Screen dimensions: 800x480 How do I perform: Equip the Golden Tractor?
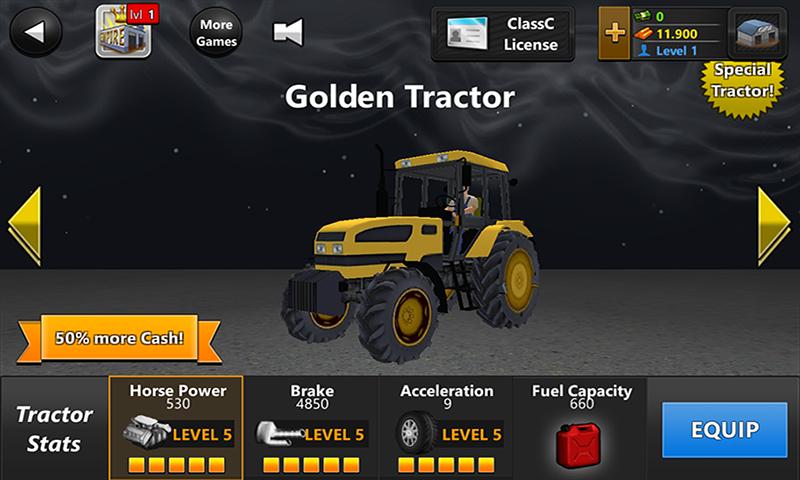tap(724, 430)
